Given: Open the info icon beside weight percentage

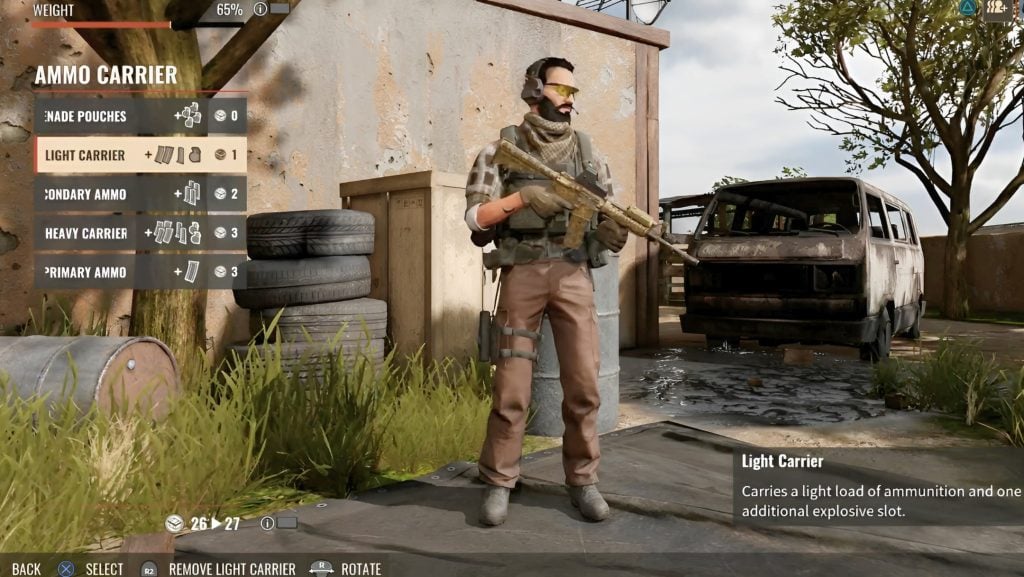Looking at the screenshot, I should coord(260,9).
